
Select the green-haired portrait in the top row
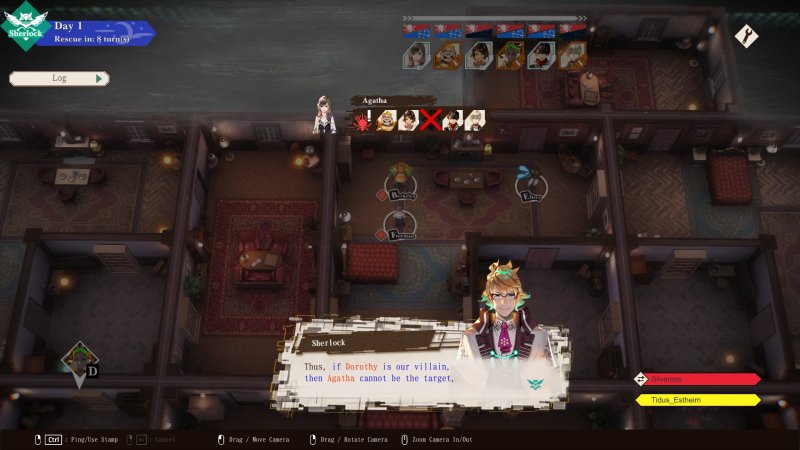tap(511, 54)
